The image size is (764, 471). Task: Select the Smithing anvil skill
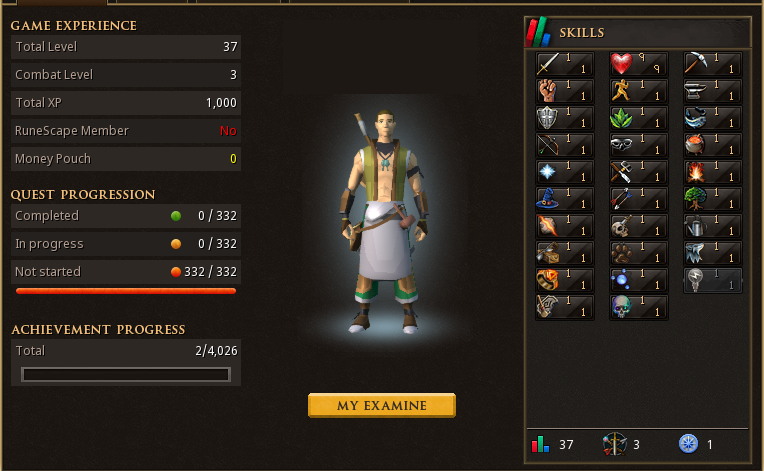[713, 92]
